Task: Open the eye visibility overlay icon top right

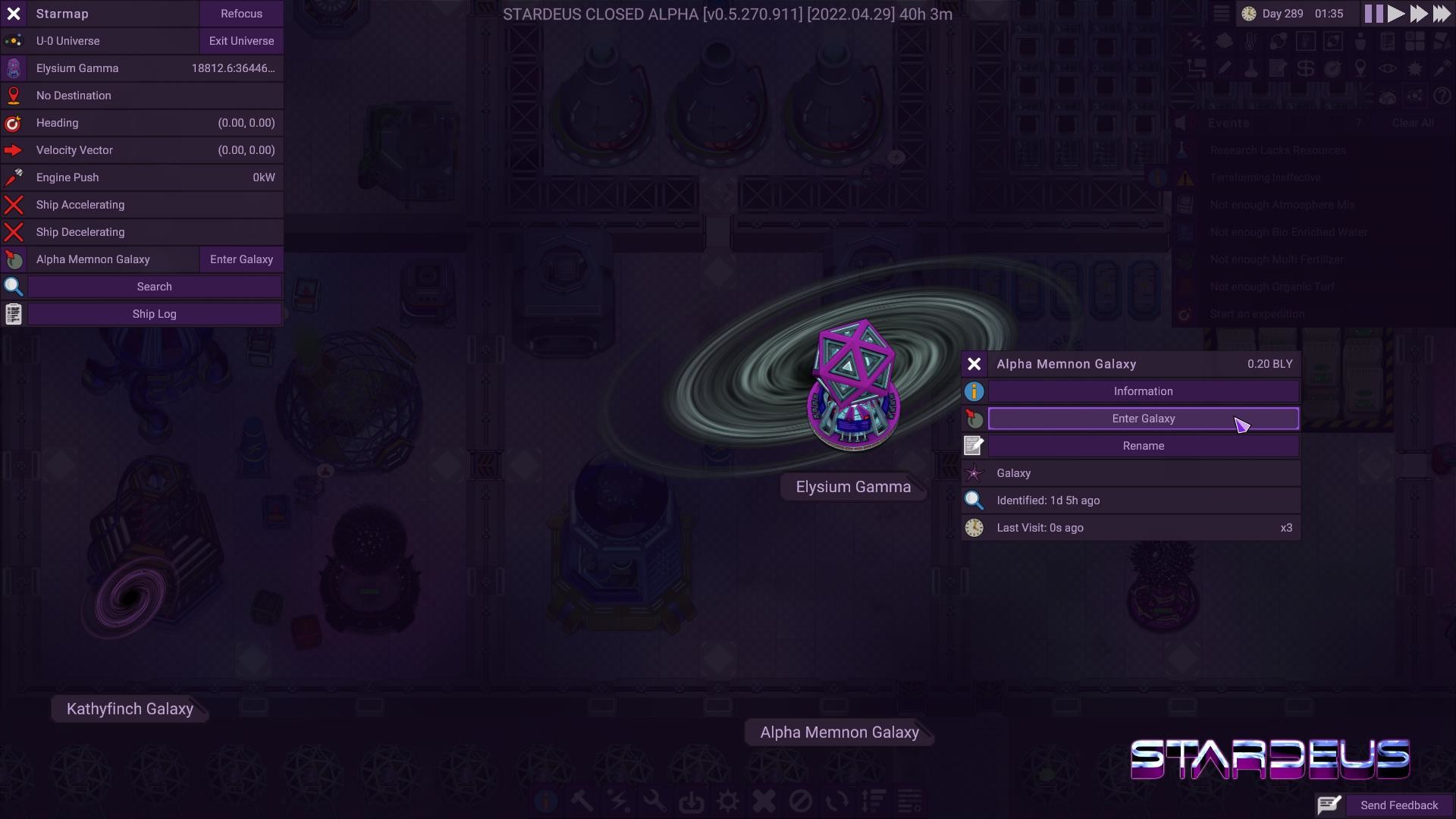Action: [1387, 68]
